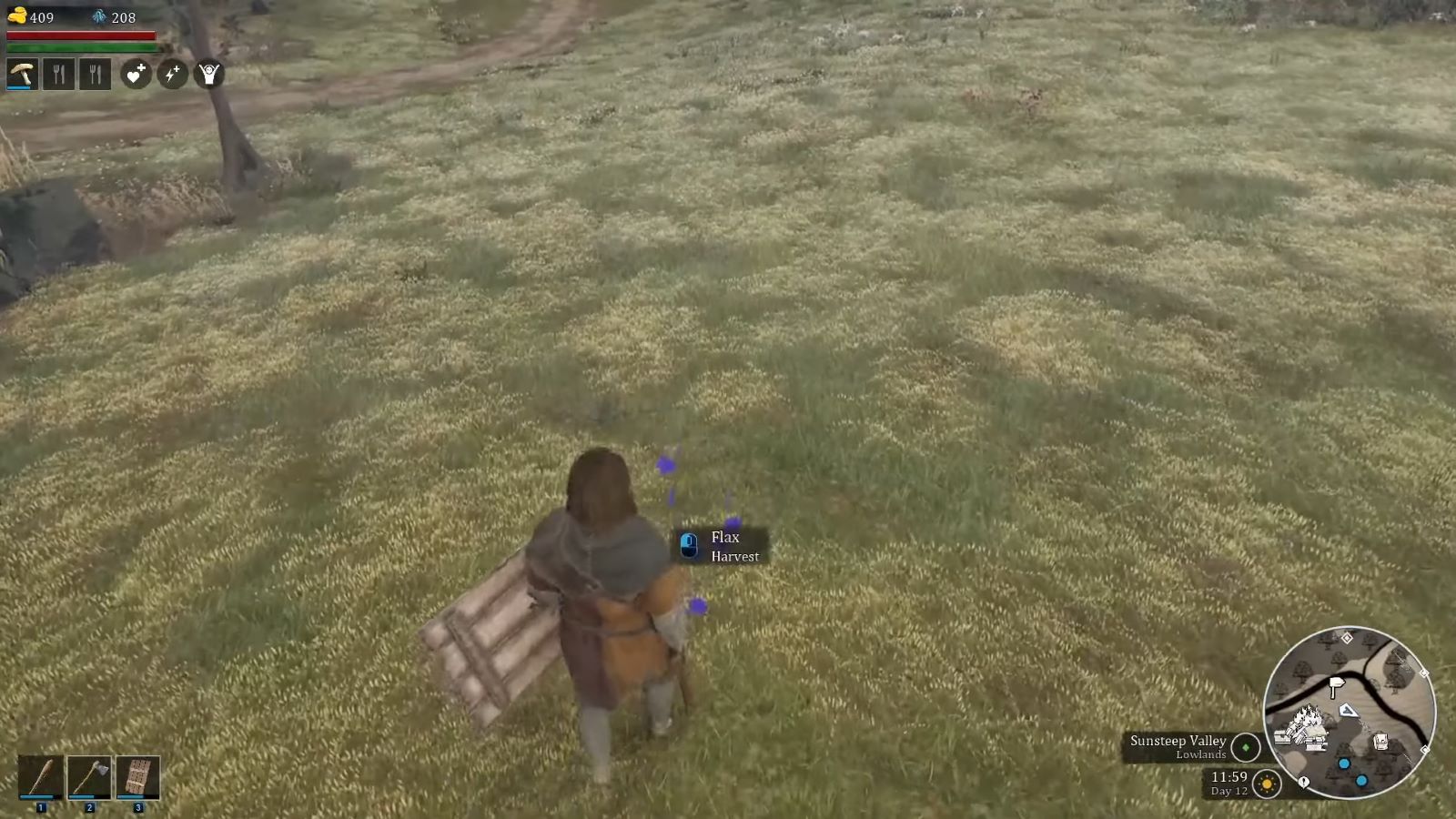Click the red health bar

pyautogui.click(x=82, y=35)
